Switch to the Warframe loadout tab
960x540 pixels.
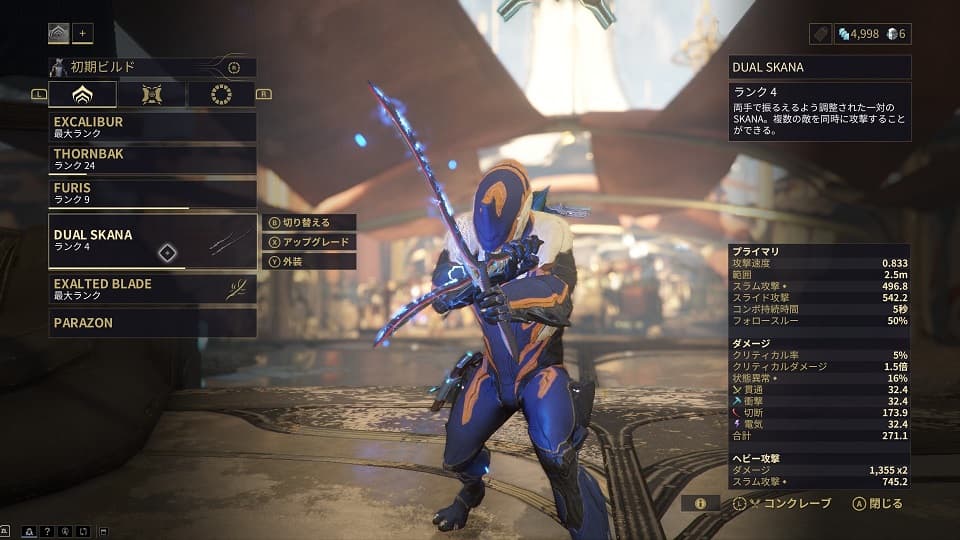point(82,94)
